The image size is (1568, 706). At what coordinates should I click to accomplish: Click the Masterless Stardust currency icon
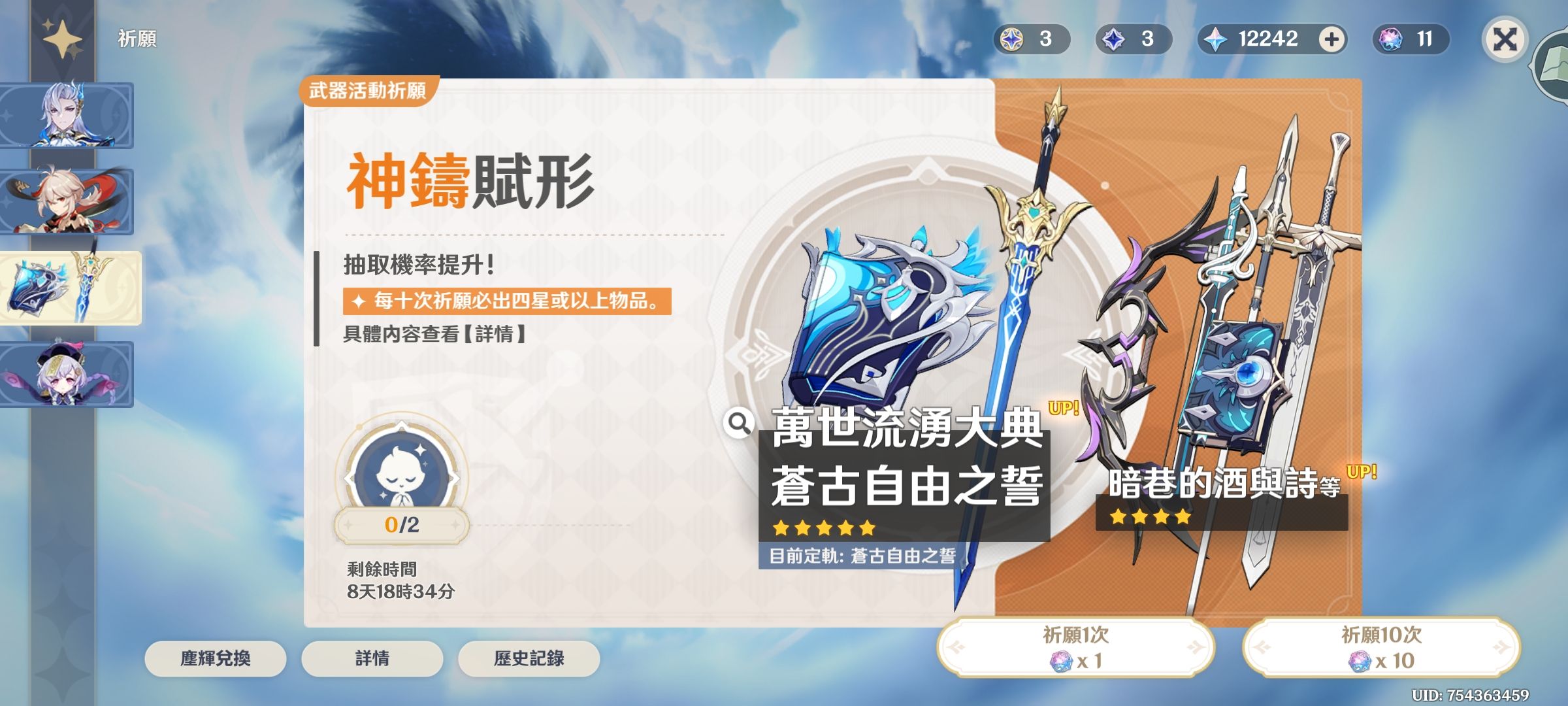(1113, 39)
